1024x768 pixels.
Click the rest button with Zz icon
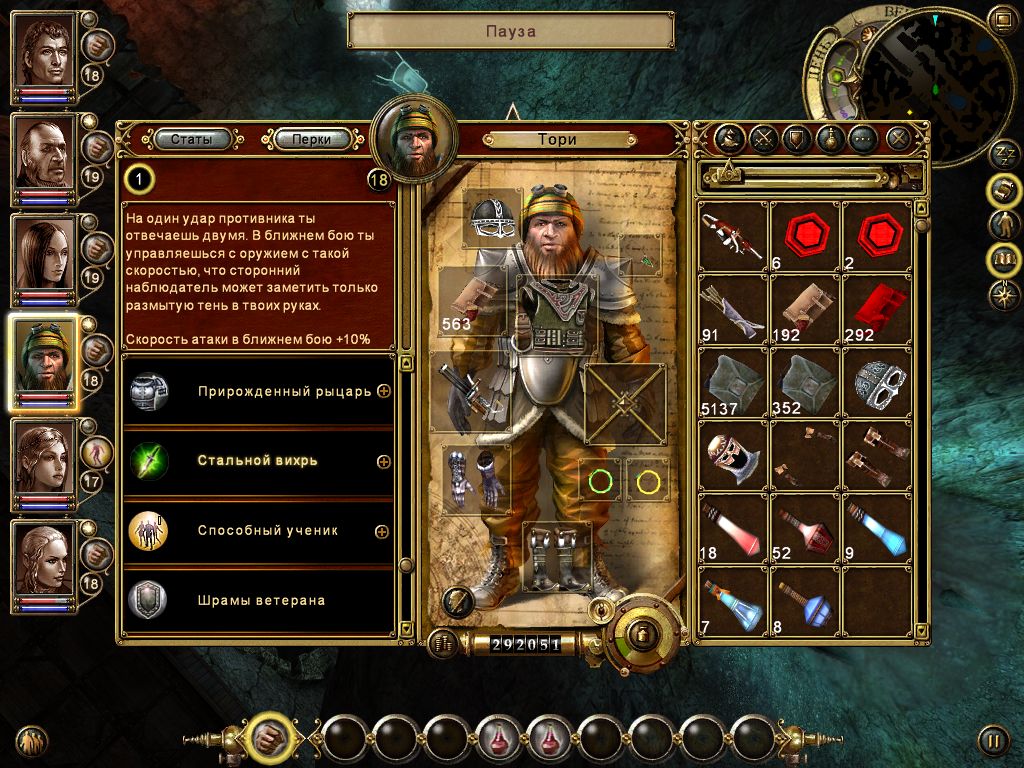pos(1003,153)
